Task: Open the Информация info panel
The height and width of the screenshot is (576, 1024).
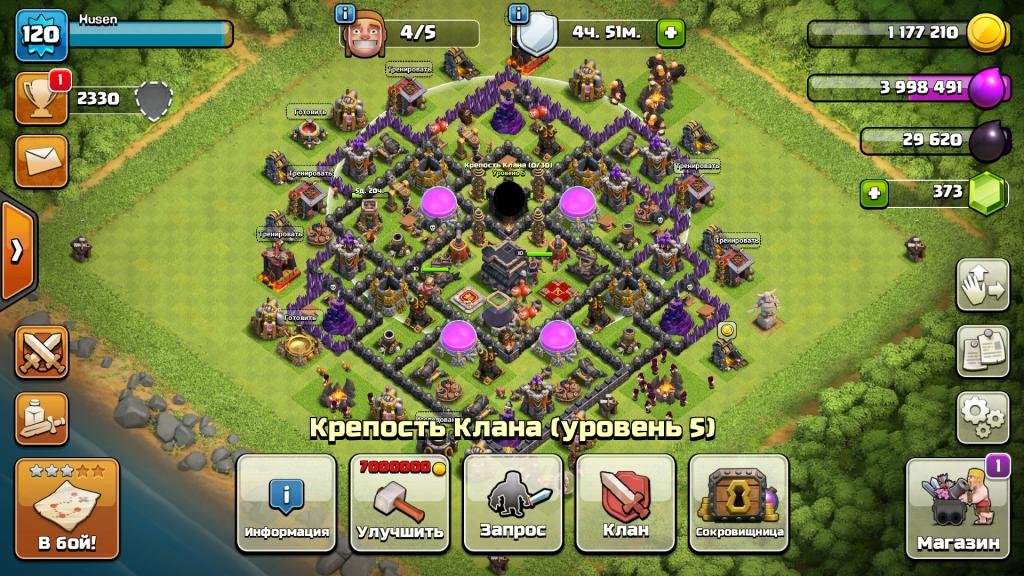Action: tap(286, 502)
